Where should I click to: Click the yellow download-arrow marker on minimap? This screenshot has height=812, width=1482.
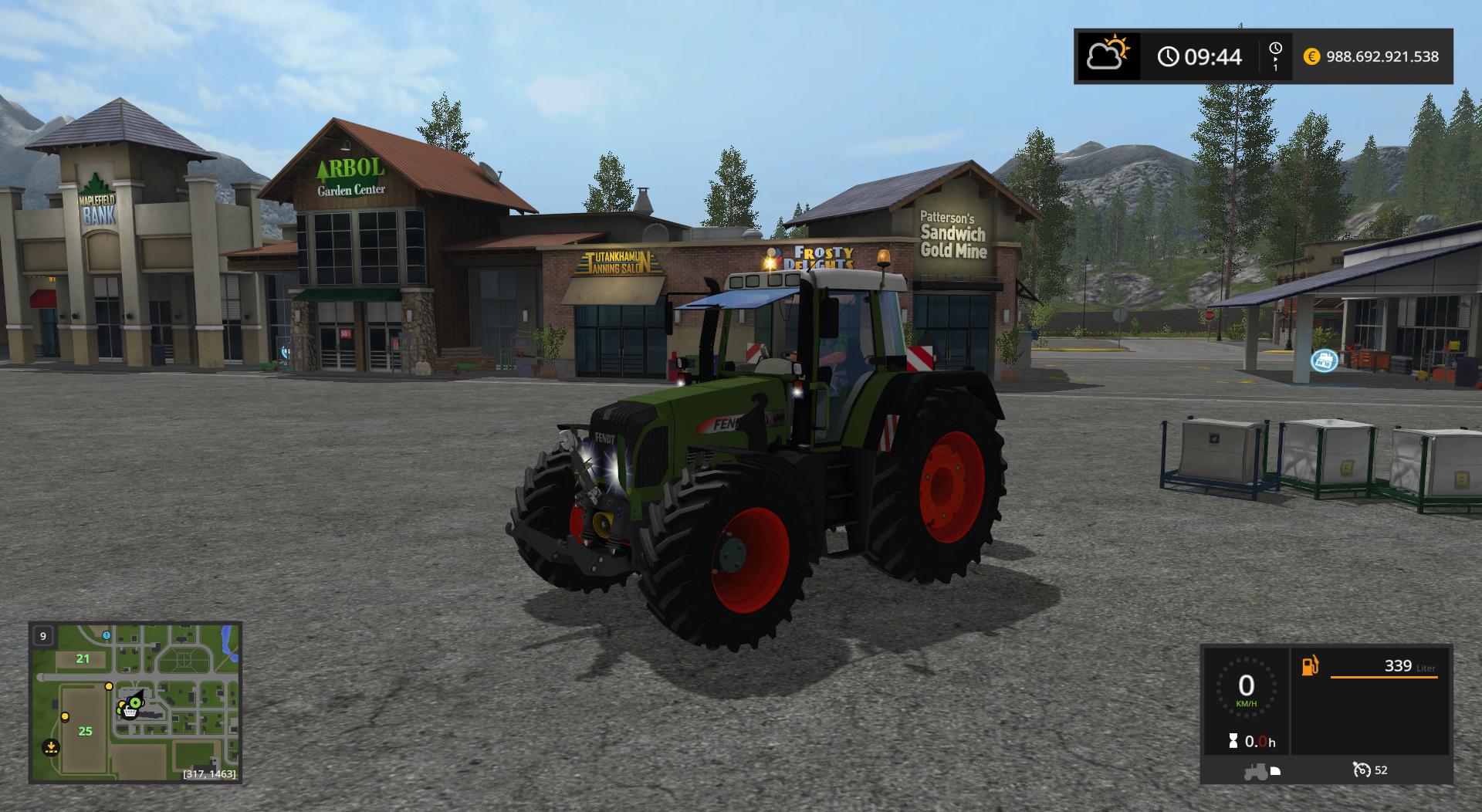(x=51, y=746)
